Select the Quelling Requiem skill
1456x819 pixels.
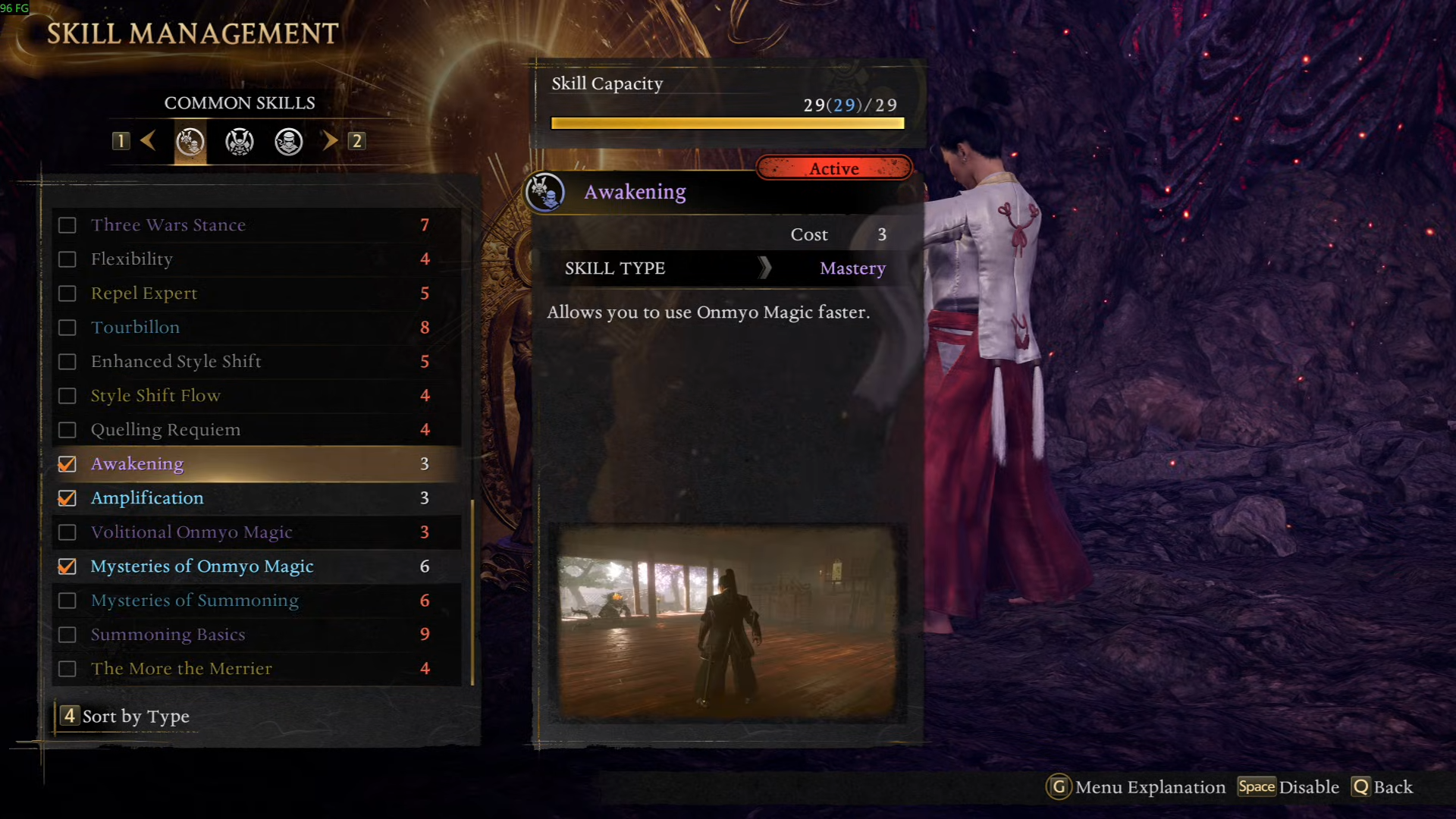165,430
